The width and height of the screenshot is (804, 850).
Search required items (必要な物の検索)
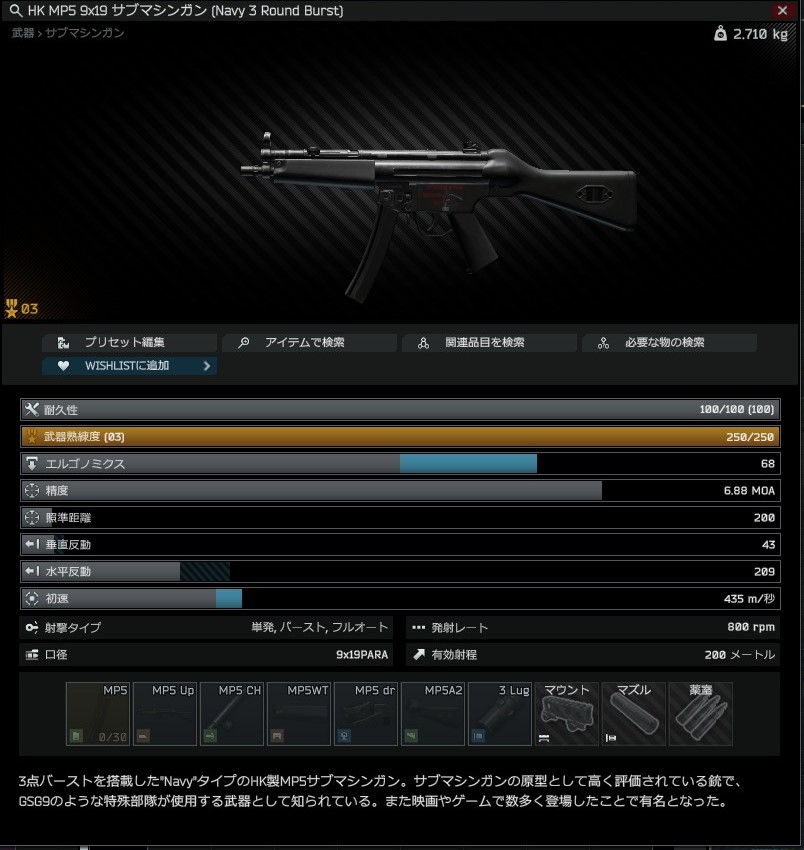[x=669, y=342]
